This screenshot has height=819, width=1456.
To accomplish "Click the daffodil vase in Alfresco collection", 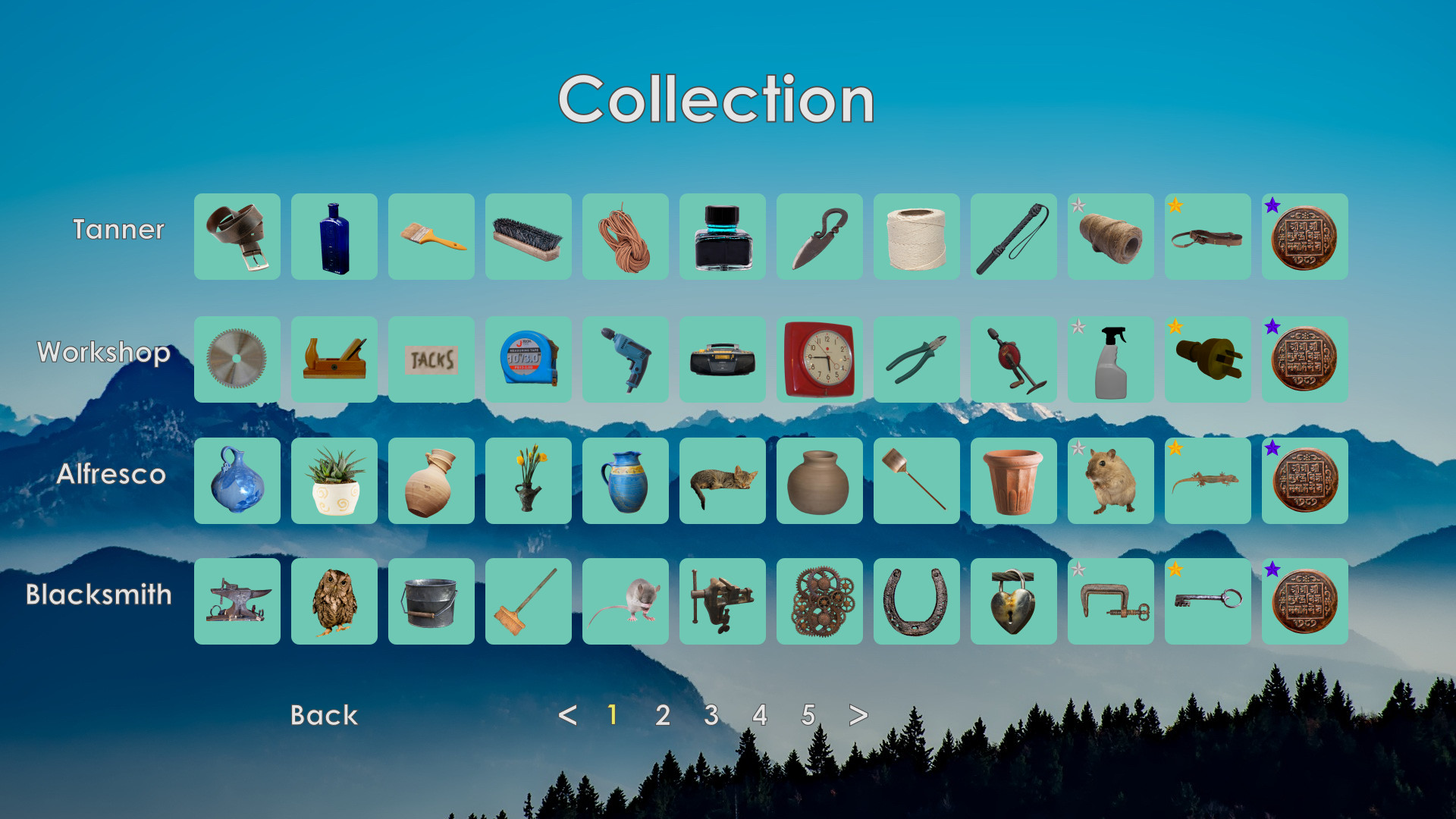I will pyautogui.click(x=528, y=481).
